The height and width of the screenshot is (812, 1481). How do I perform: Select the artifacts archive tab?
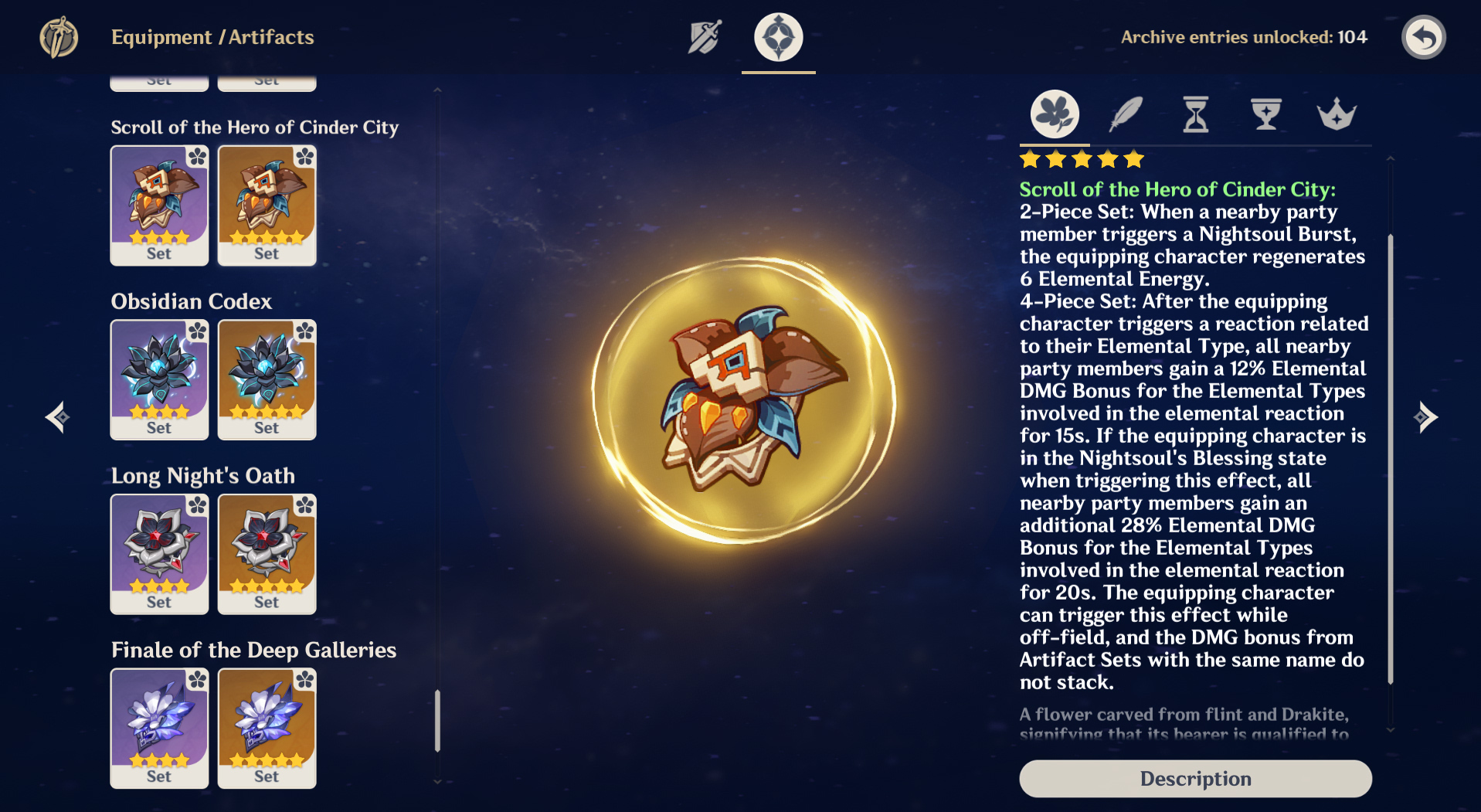click(778, 37)
